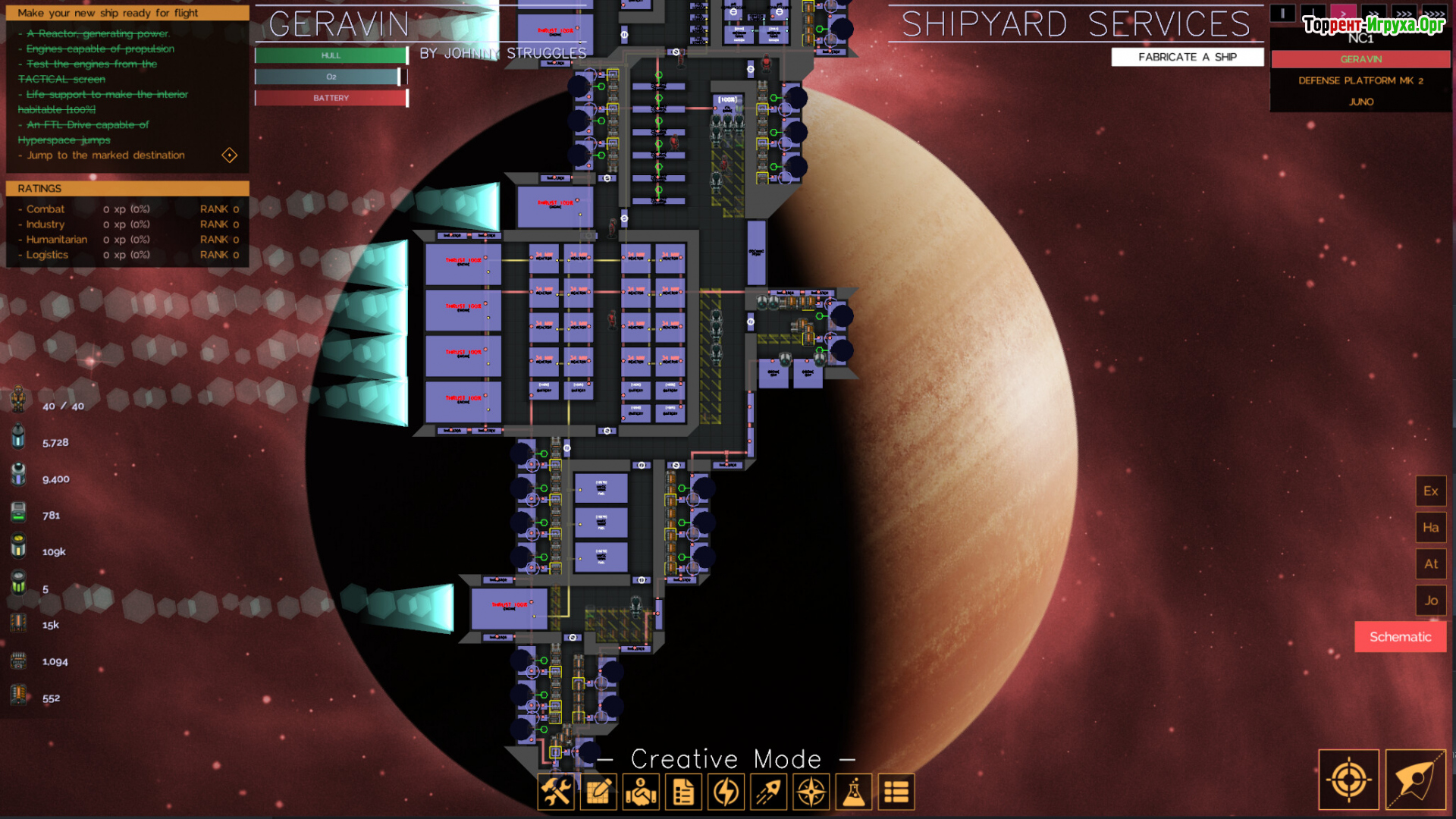Screen dimensions: 1456x819
Task: Open the hammer and wrench build tools
Action: coord(556,792)
